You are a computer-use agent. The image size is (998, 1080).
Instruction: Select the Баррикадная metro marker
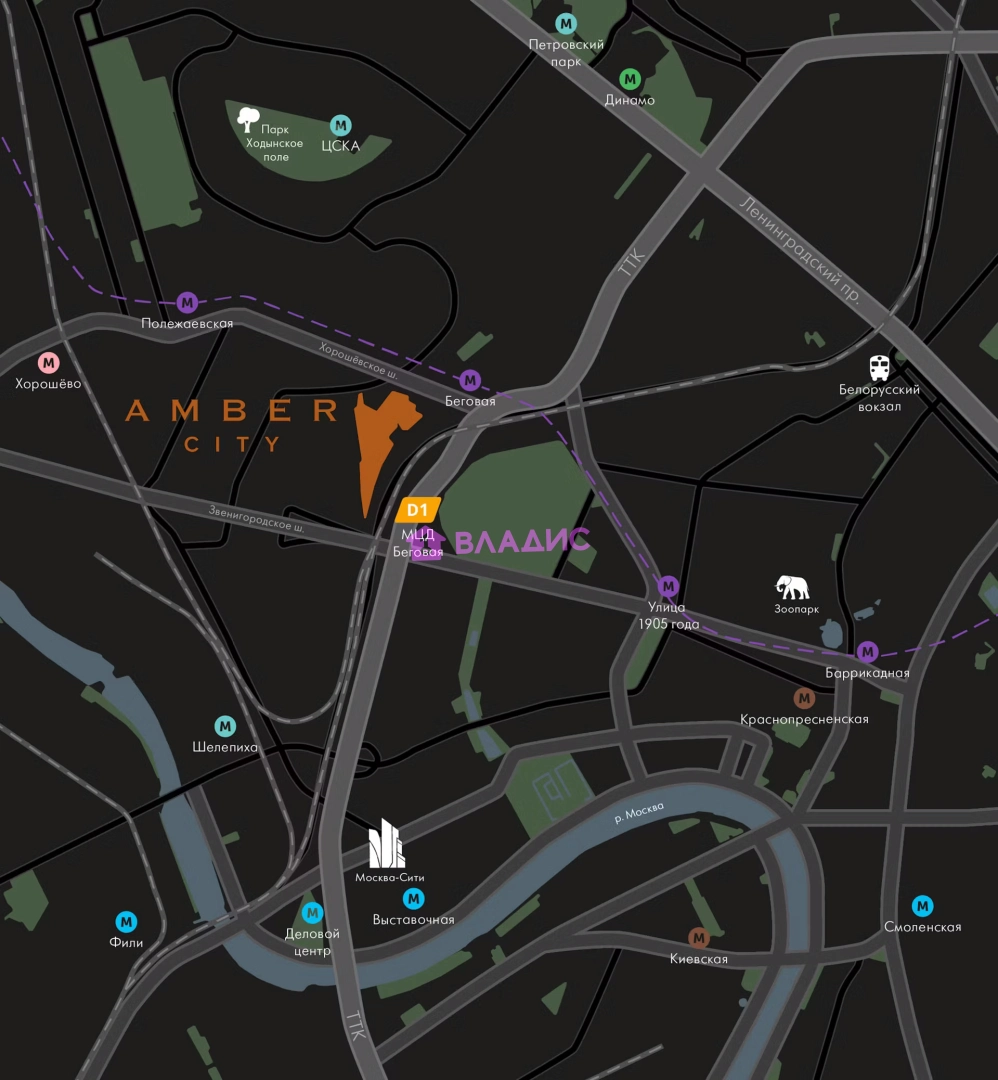(867, 651)
